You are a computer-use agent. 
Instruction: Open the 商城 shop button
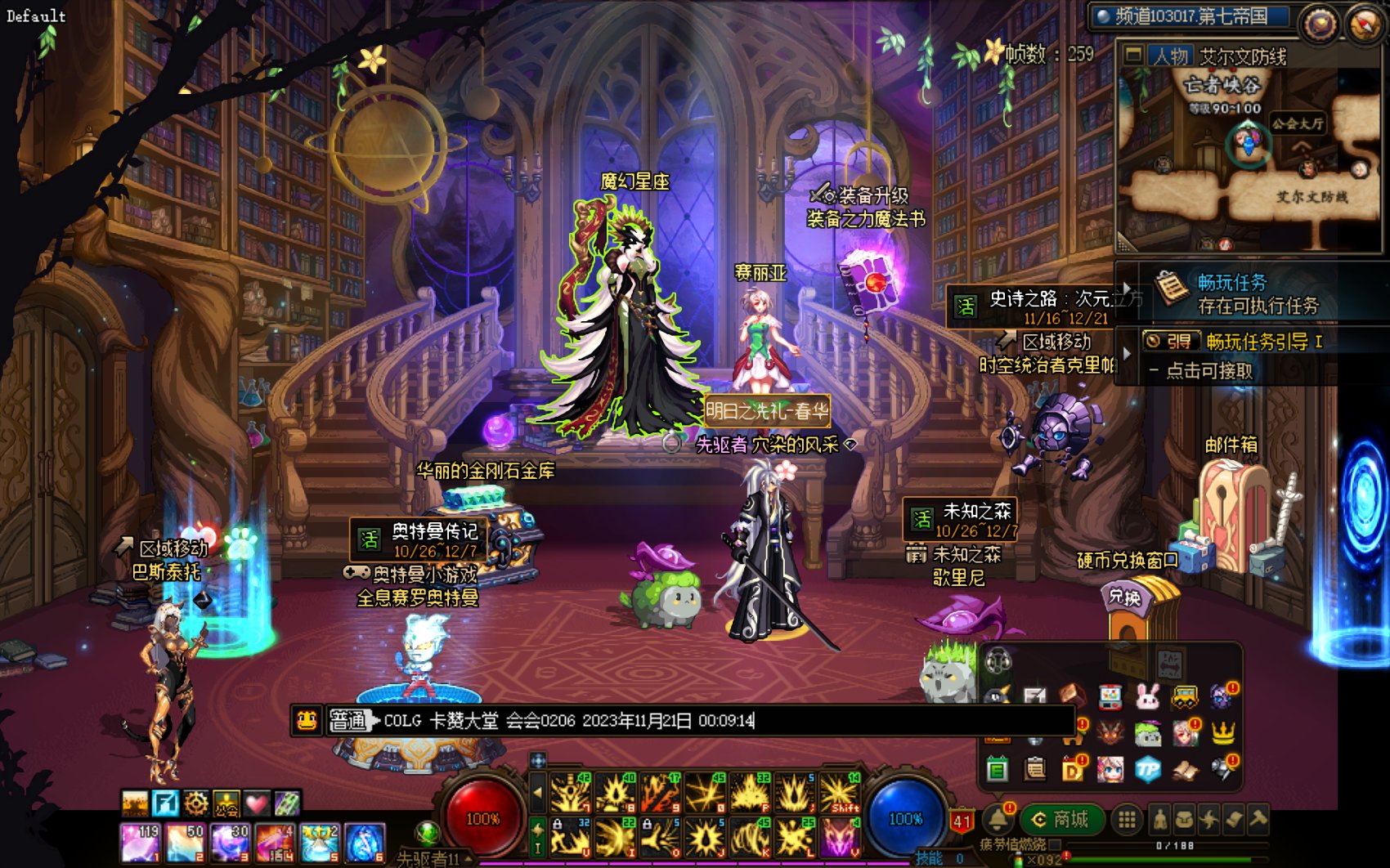1061,819
